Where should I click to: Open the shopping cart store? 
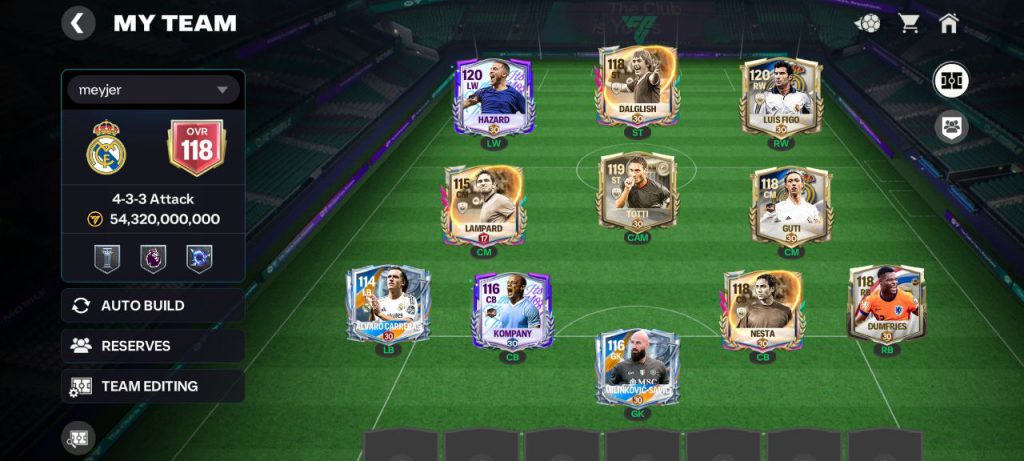point(909,23)
